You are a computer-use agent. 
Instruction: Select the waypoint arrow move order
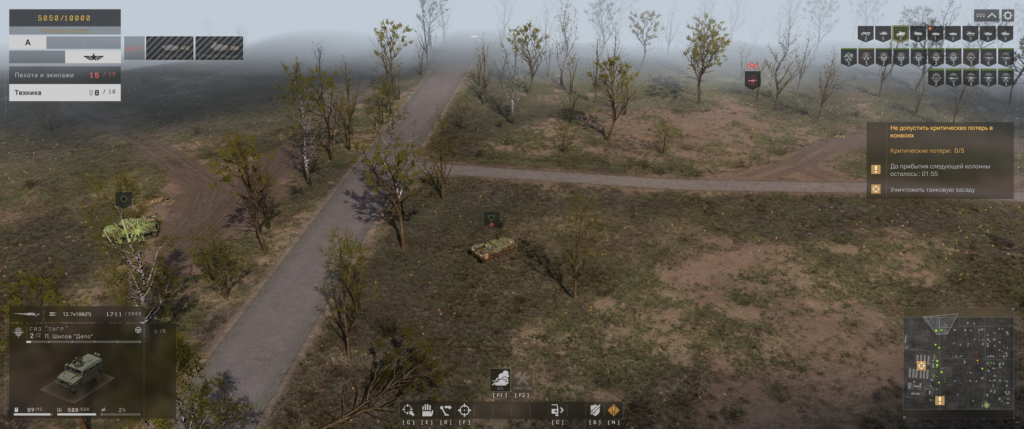pos(446,409)
